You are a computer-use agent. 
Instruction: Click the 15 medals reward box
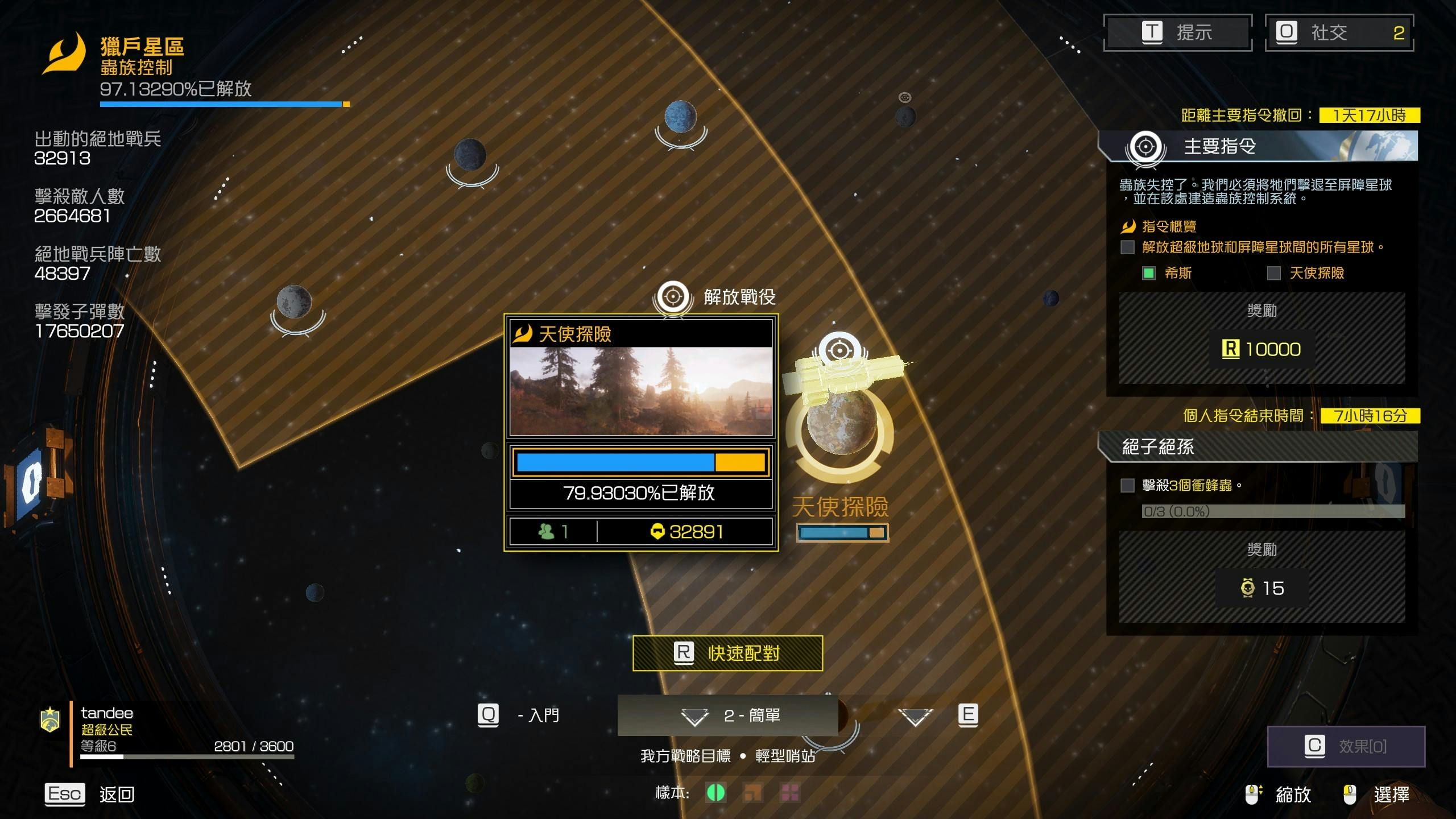coord(1261,588)
